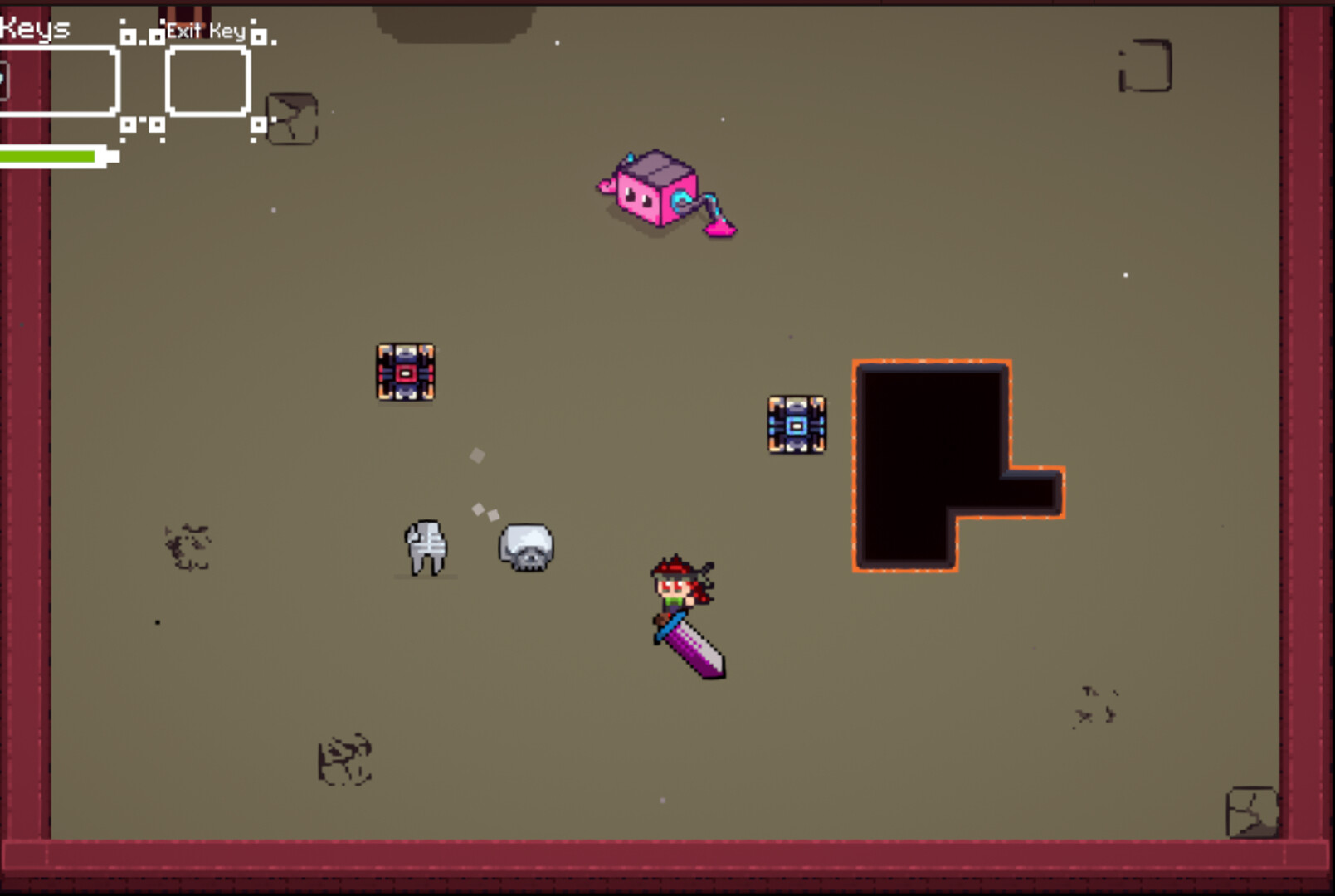Click the Exit Key label in the HUD
Viewport: 1335px width, 896px height.
click(204, 32)
